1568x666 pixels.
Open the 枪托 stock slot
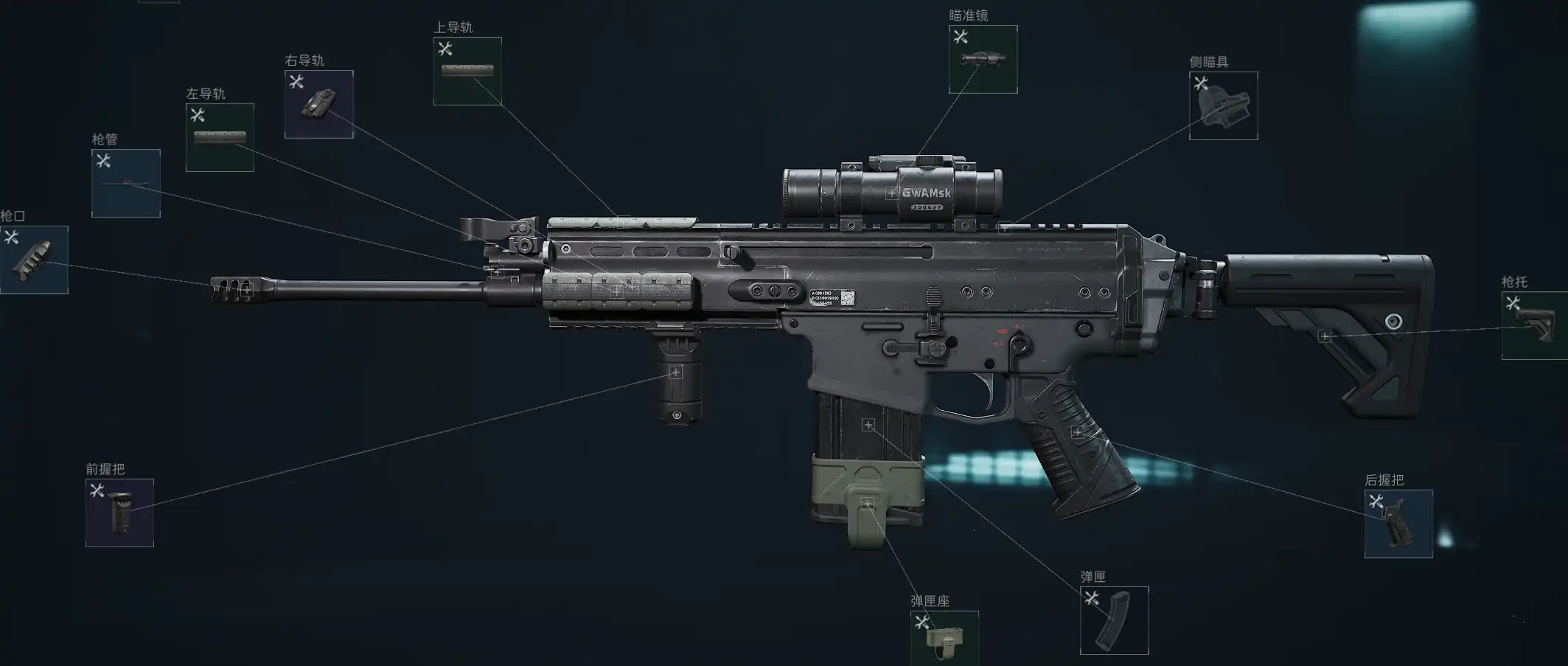(1534, 326)
